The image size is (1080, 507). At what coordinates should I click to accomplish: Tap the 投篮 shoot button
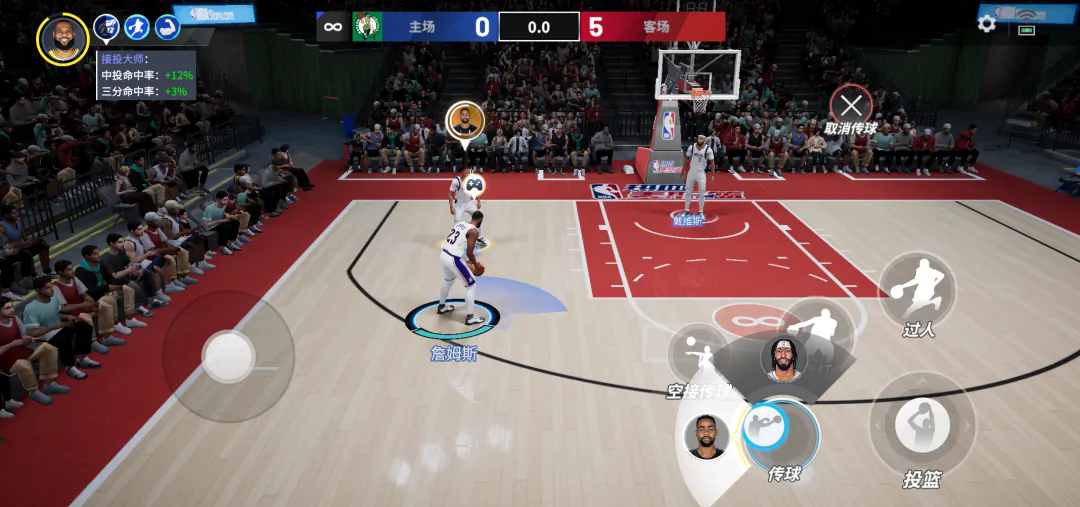[x=921, y=426]
